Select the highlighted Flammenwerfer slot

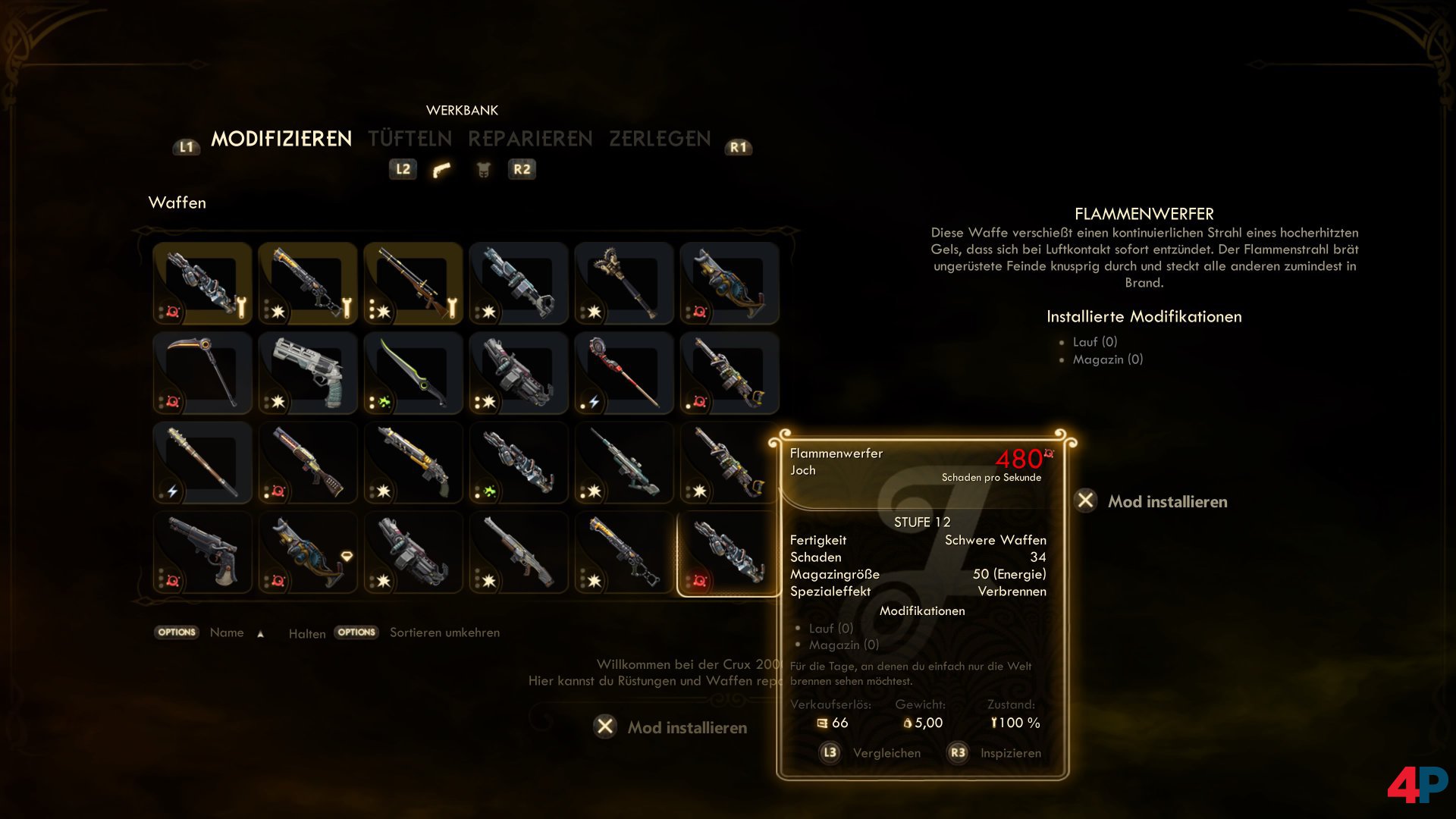(729, 553)
